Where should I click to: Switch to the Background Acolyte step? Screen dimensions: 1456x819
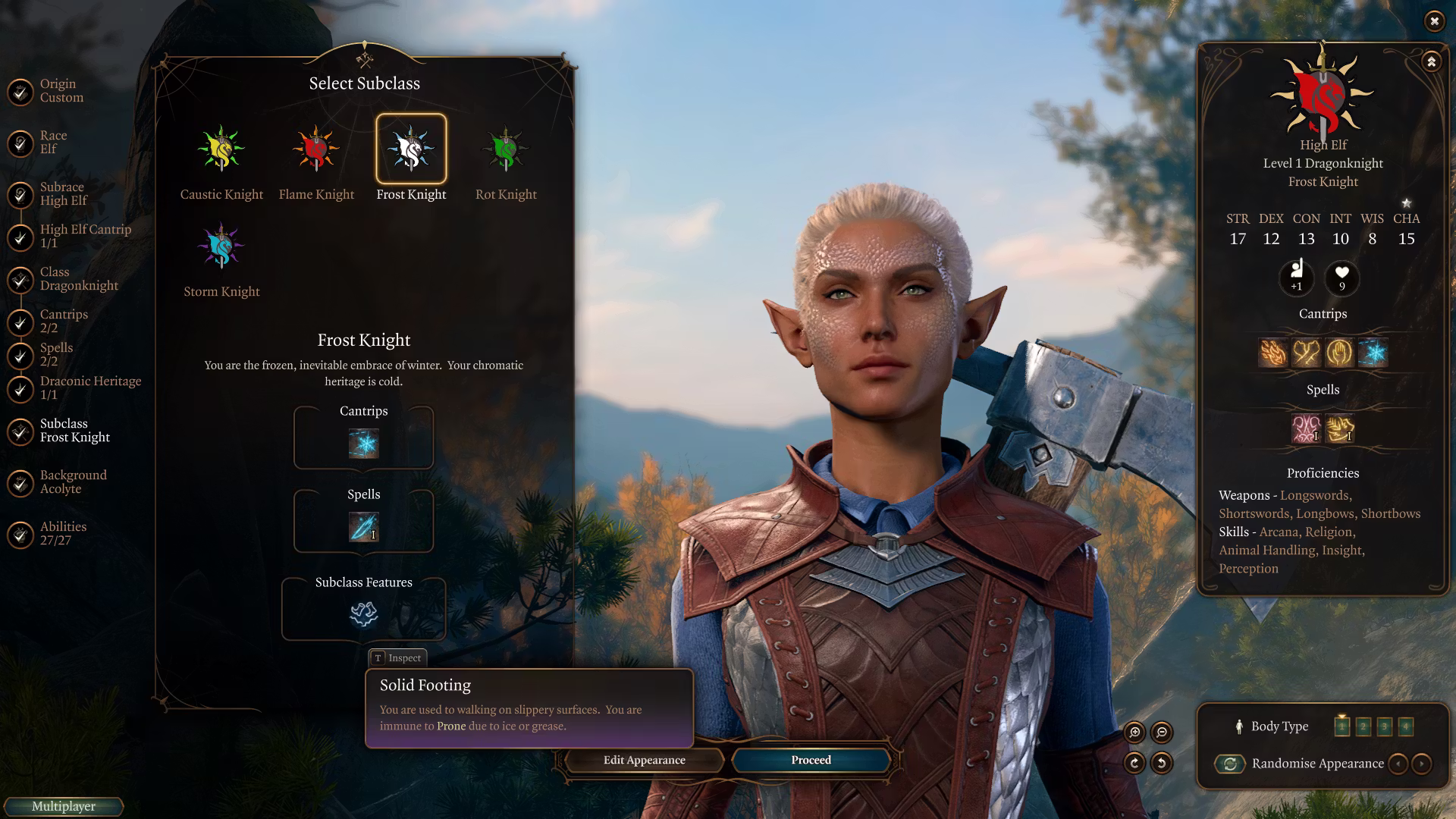[x=73, y=482]
